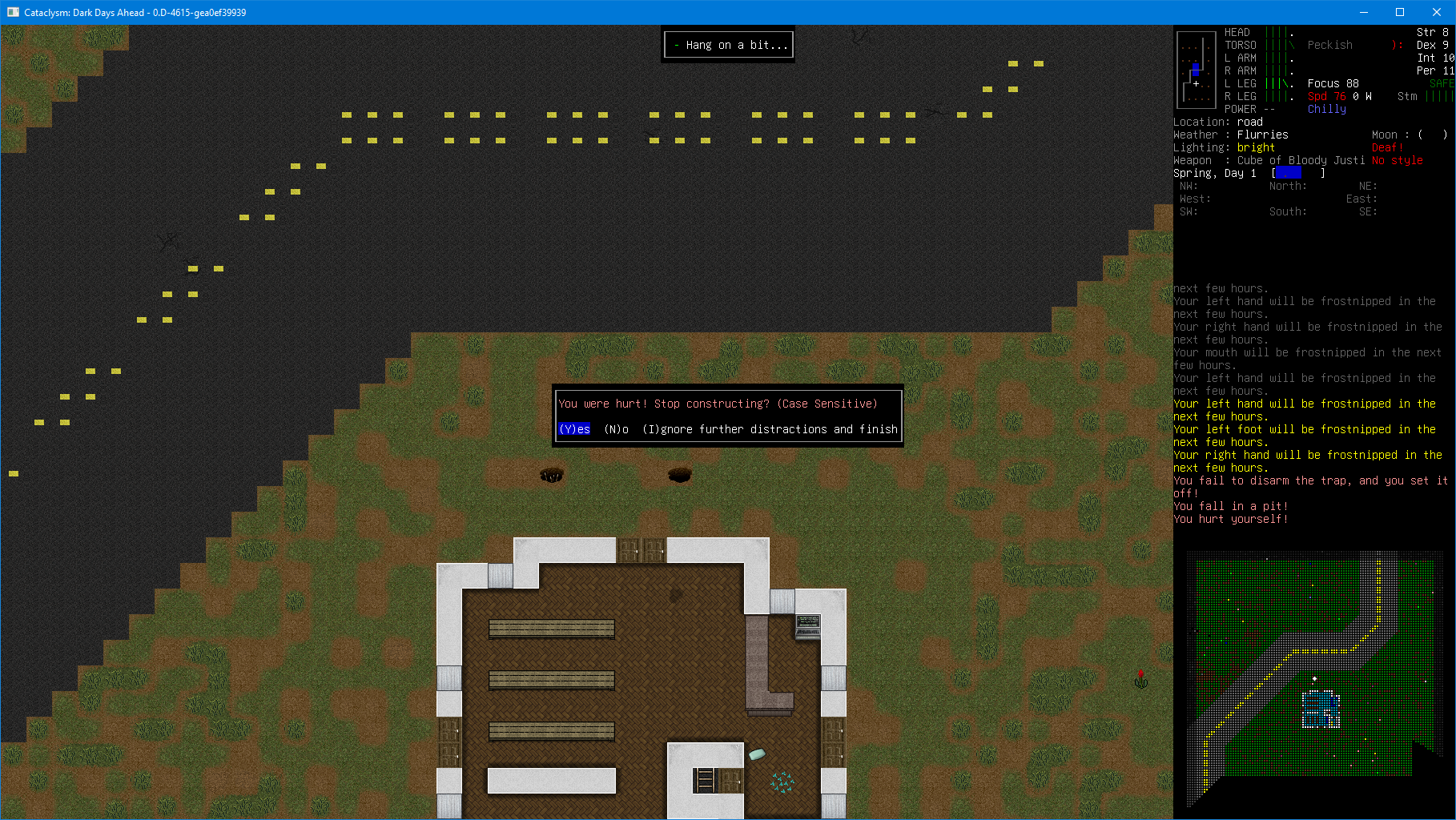The image size is (1456, 820).
Task: Click the blue Spring Day 1 progress bar
Action: (1289, 173)
